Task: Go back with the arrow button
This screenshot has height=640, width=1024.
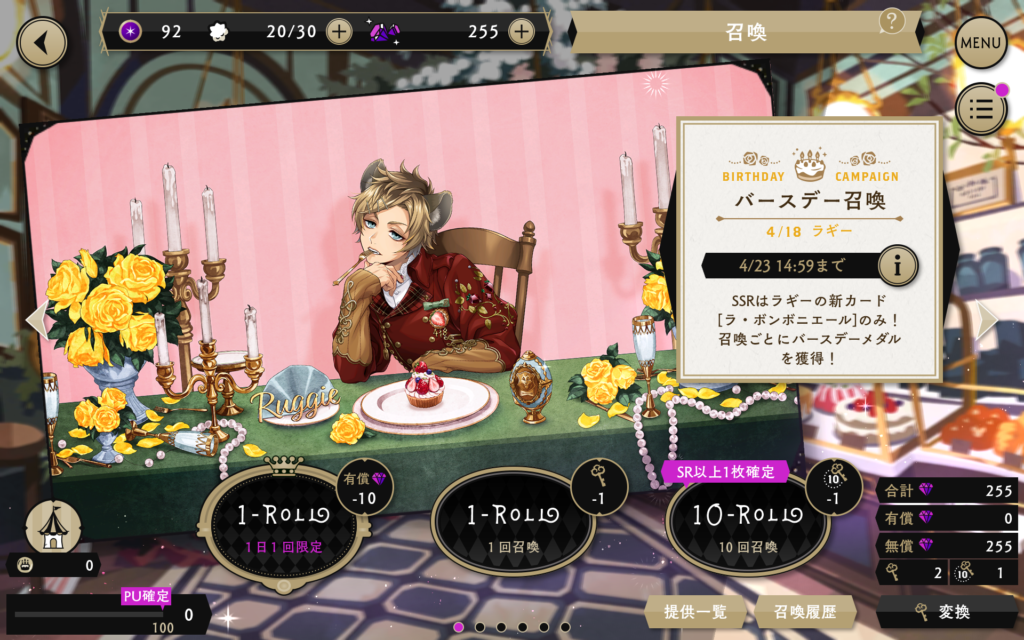Action: point(41,42)
